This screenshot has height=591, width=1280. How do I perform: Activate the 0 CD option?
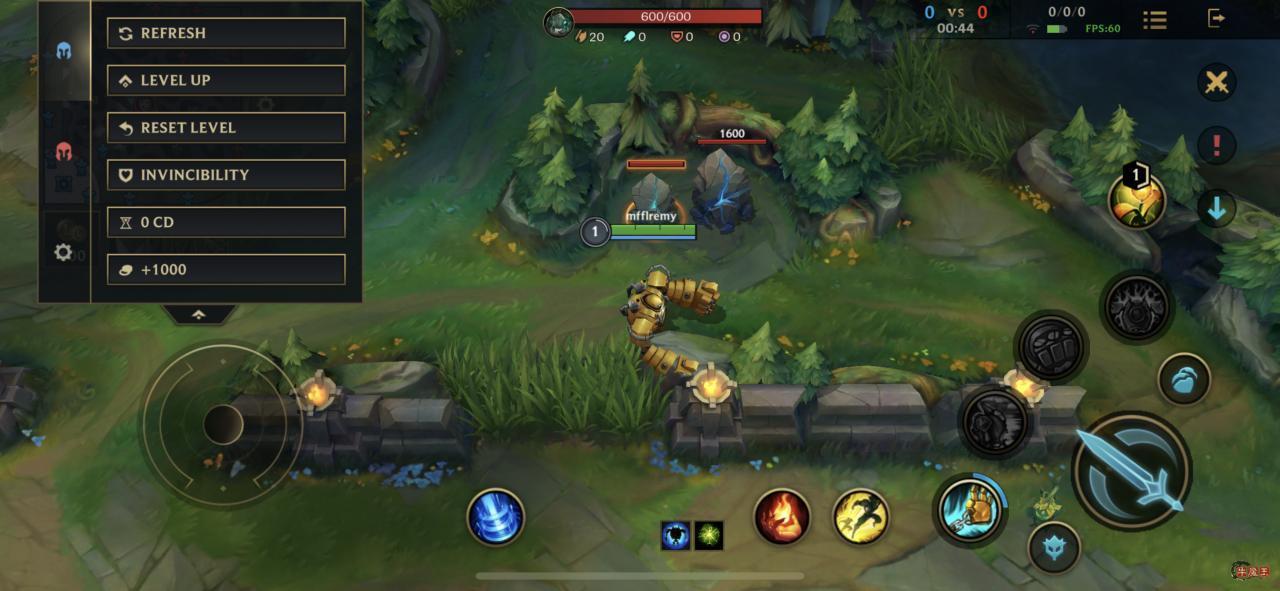point(226,222)
